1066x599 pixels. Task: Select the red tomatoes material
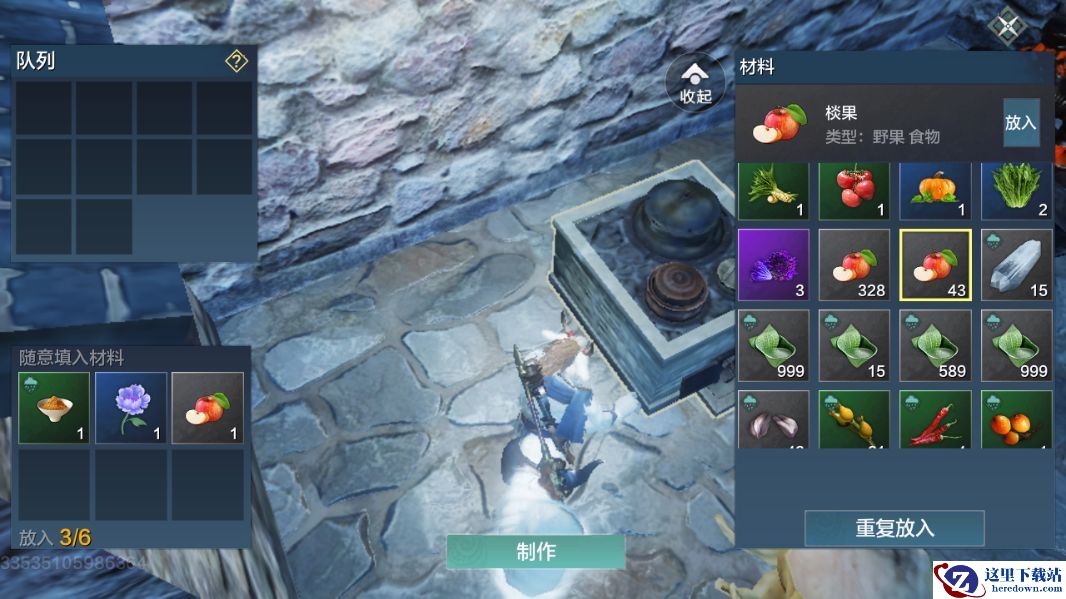[854, 190]
